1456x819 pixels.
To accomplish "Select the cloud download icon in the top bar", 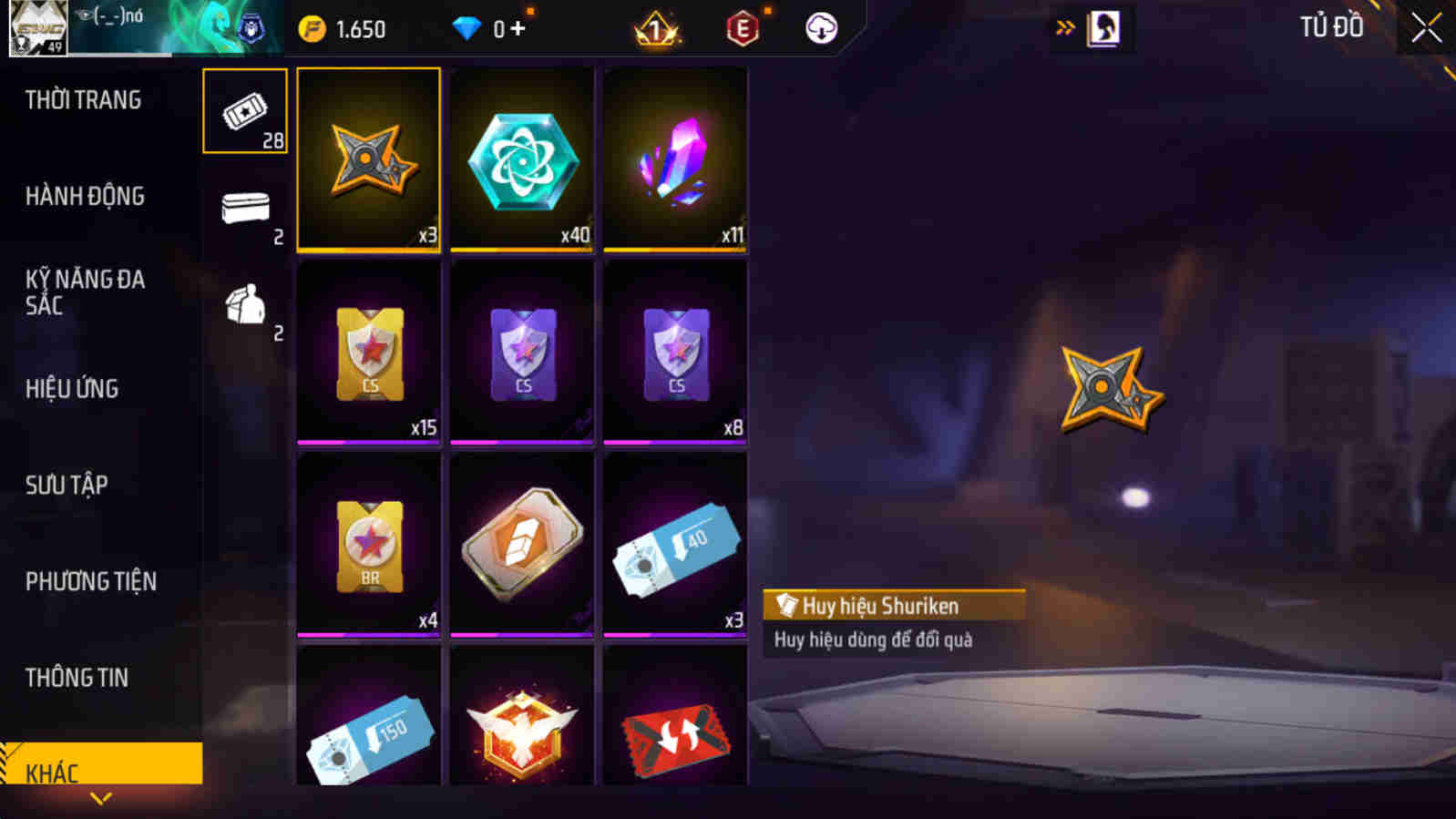I will (822, 27).
